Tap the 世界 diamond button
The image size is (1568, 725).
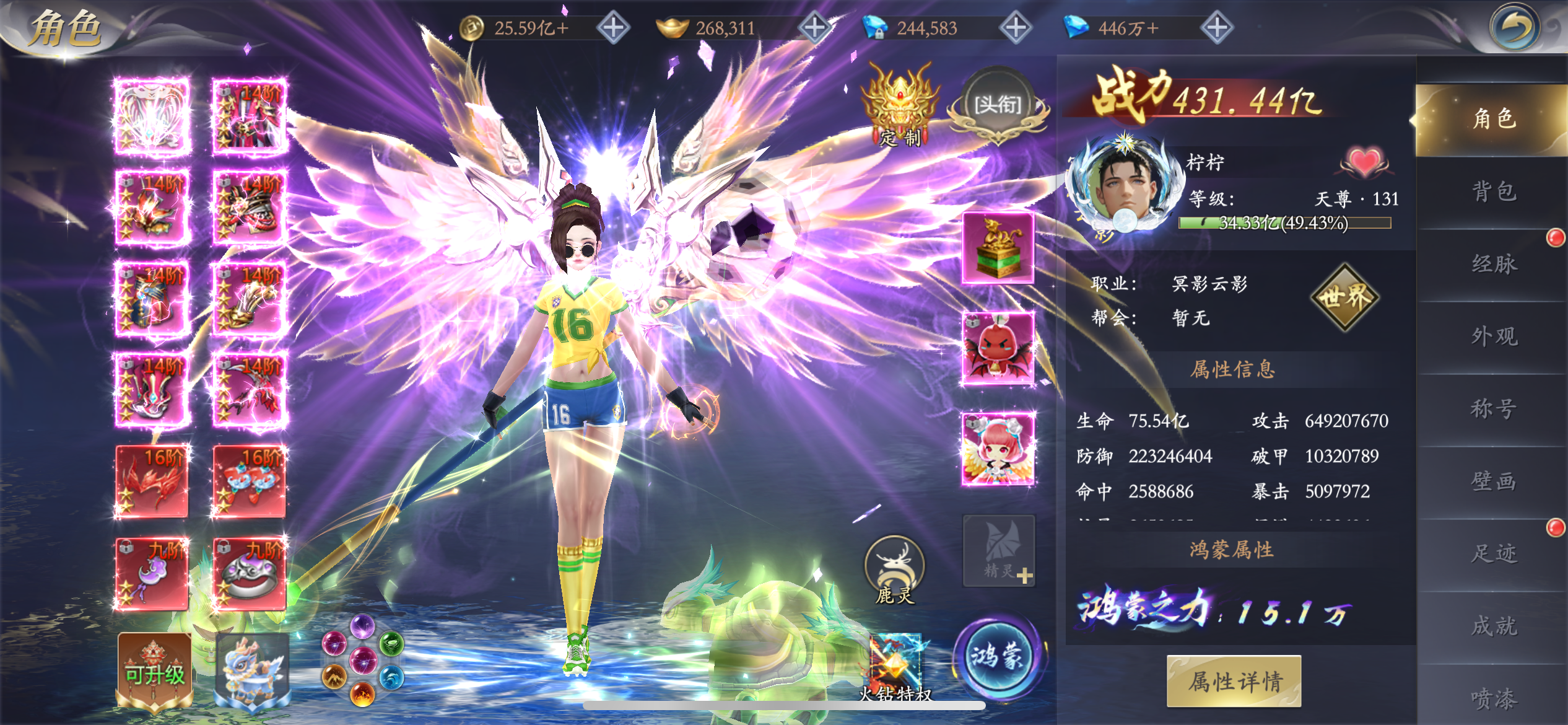click(1344, 298)
